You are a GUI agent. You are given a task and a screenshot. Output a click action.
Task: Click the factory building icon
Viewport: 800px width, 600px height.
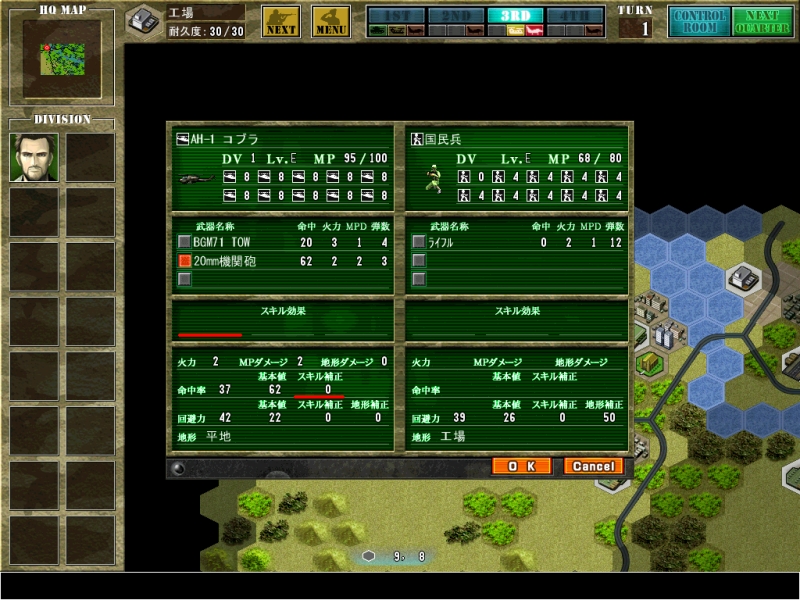[x=144, y=21]
